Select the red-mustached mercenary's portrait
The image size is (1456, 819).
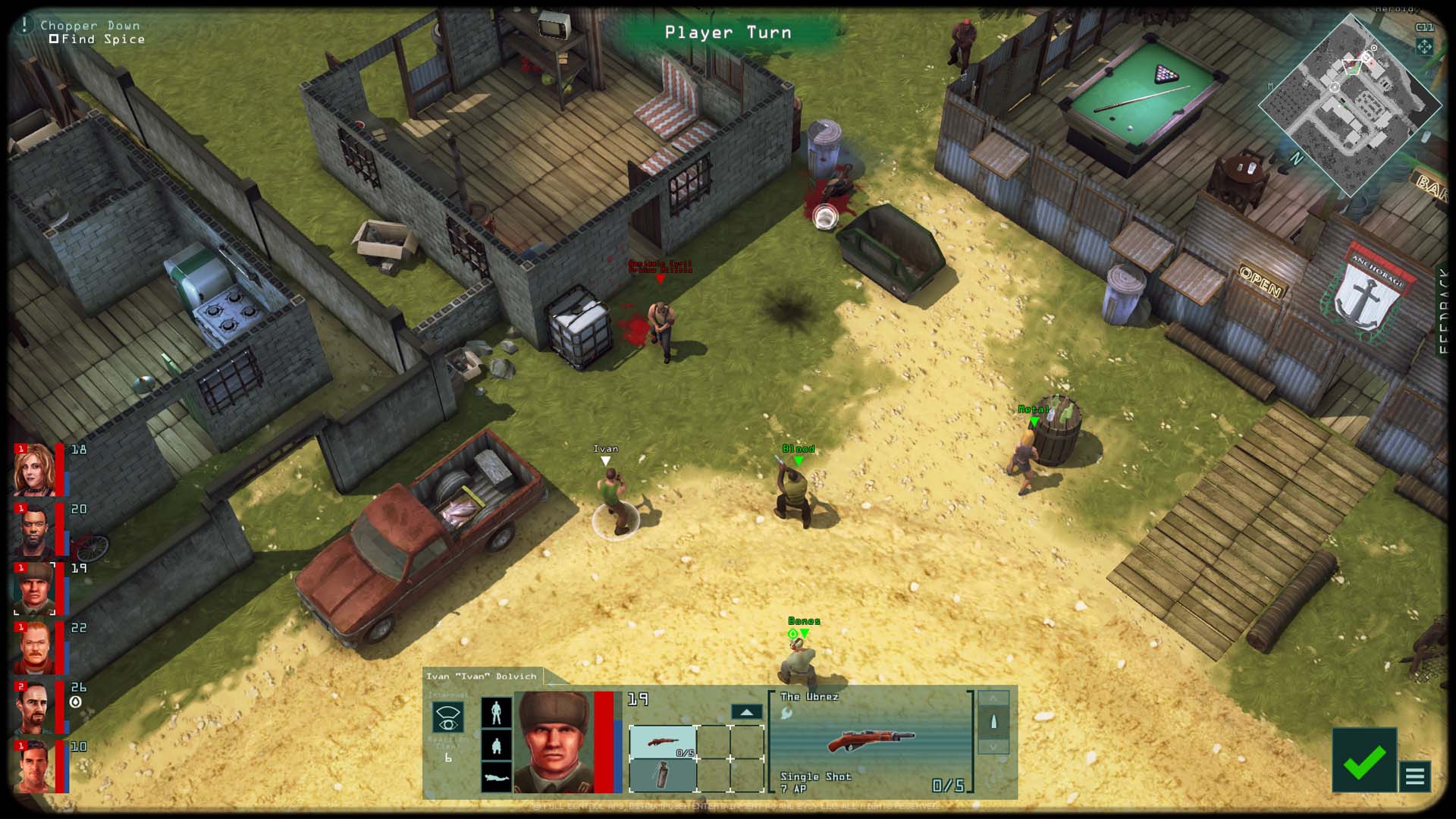point(34,648)
